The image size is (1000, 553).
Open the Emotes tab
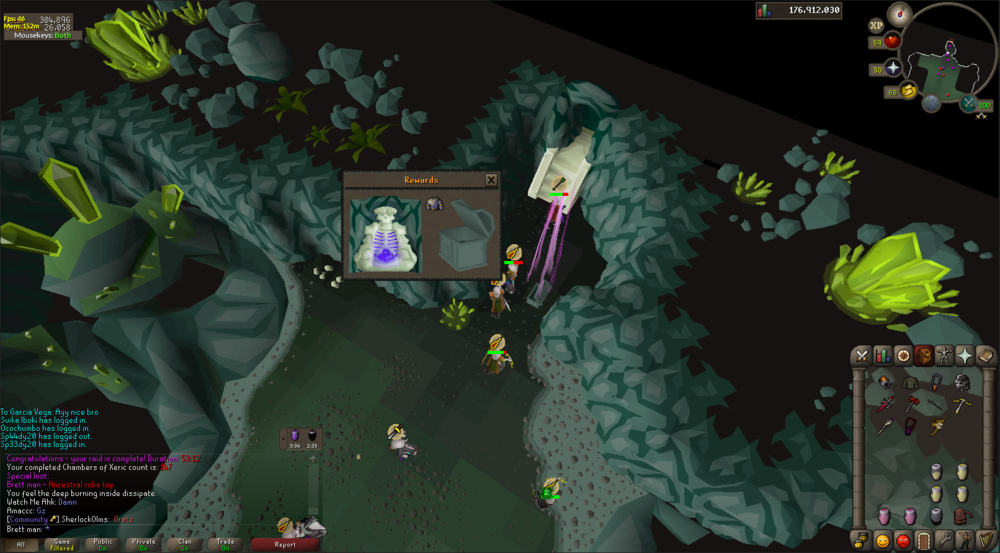(x=965, y=541)
